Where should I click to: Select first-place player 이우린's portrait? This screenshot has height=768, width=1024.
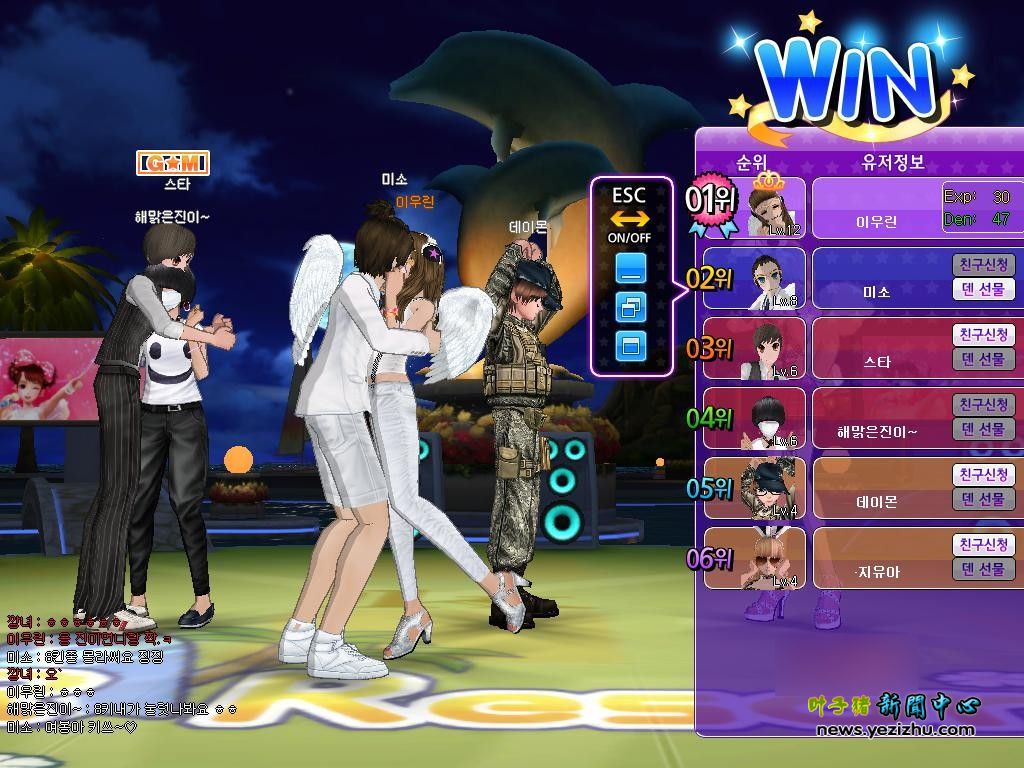pyautogui.click(x=769, y=207)
